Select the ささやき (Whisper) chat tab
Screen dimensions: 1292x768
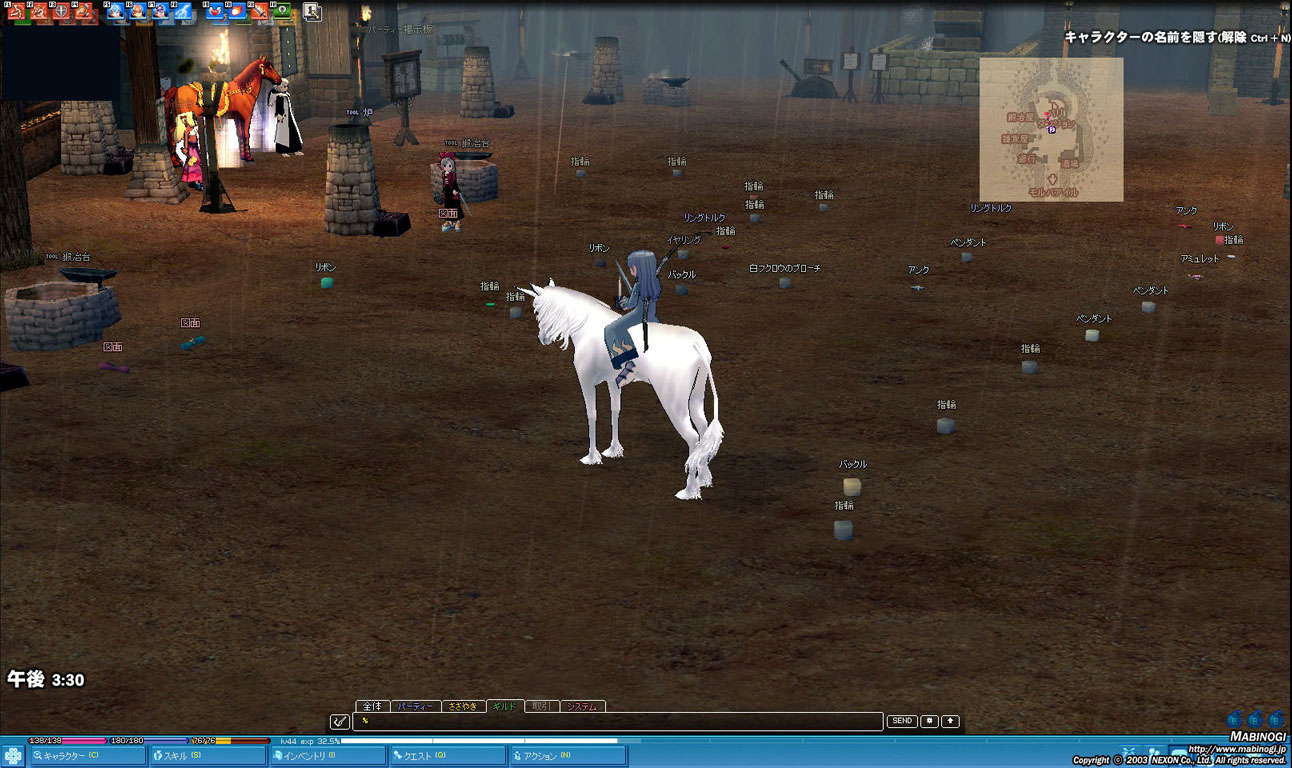coord(464,706)
